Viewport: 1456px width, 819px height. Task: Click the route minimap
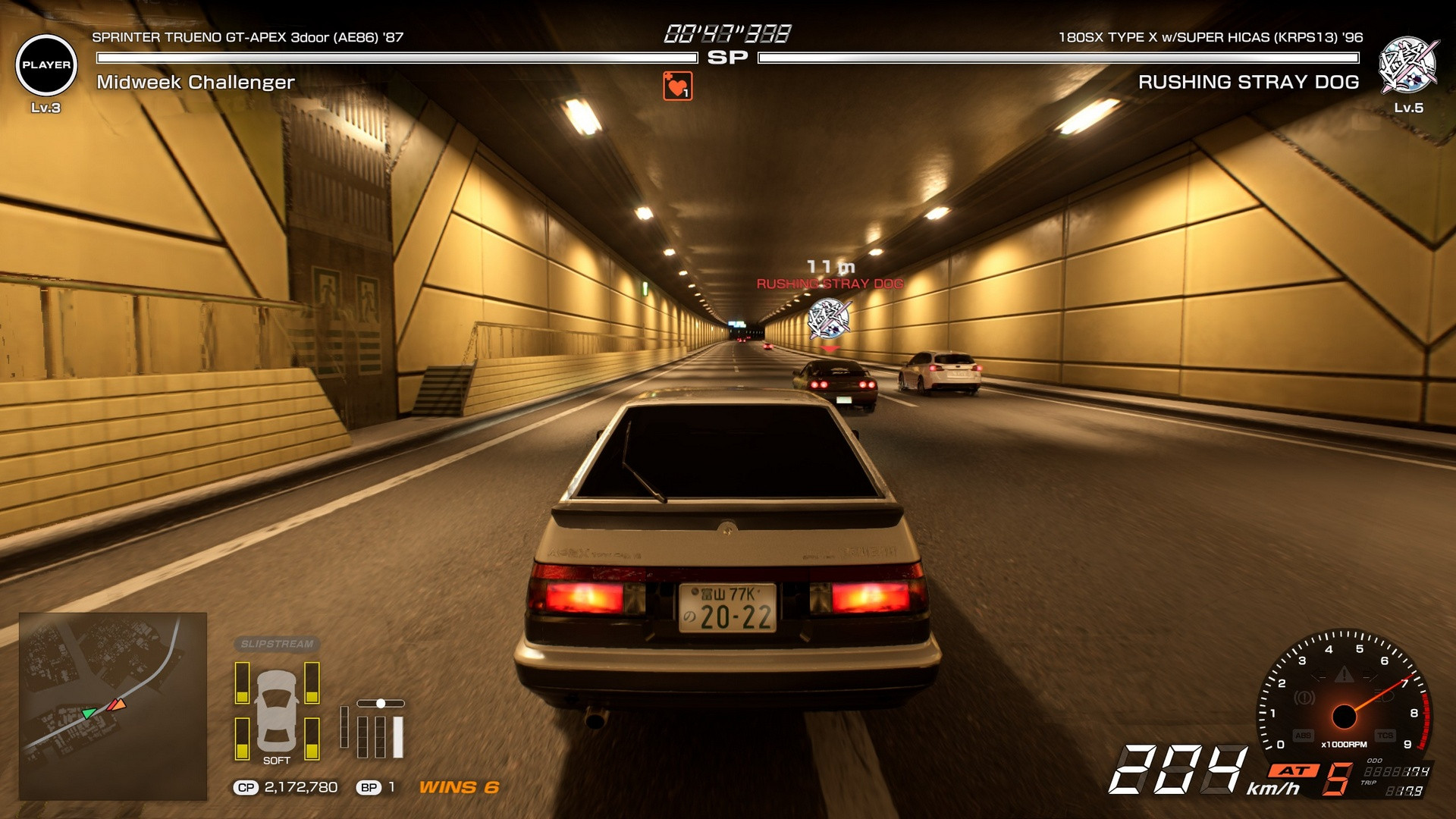[x=113, y=706]
